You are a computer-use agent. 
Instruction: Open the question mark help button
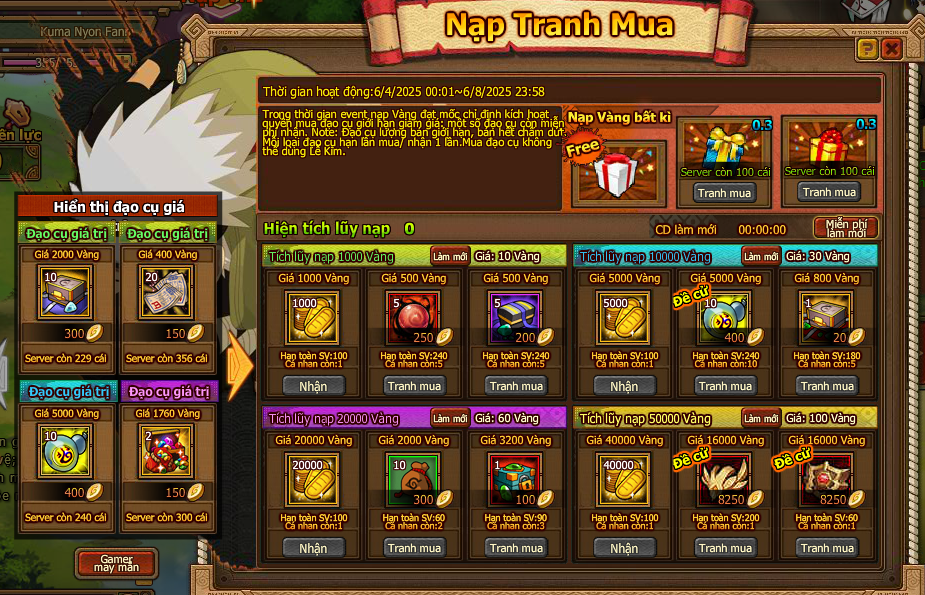point(867,49)
